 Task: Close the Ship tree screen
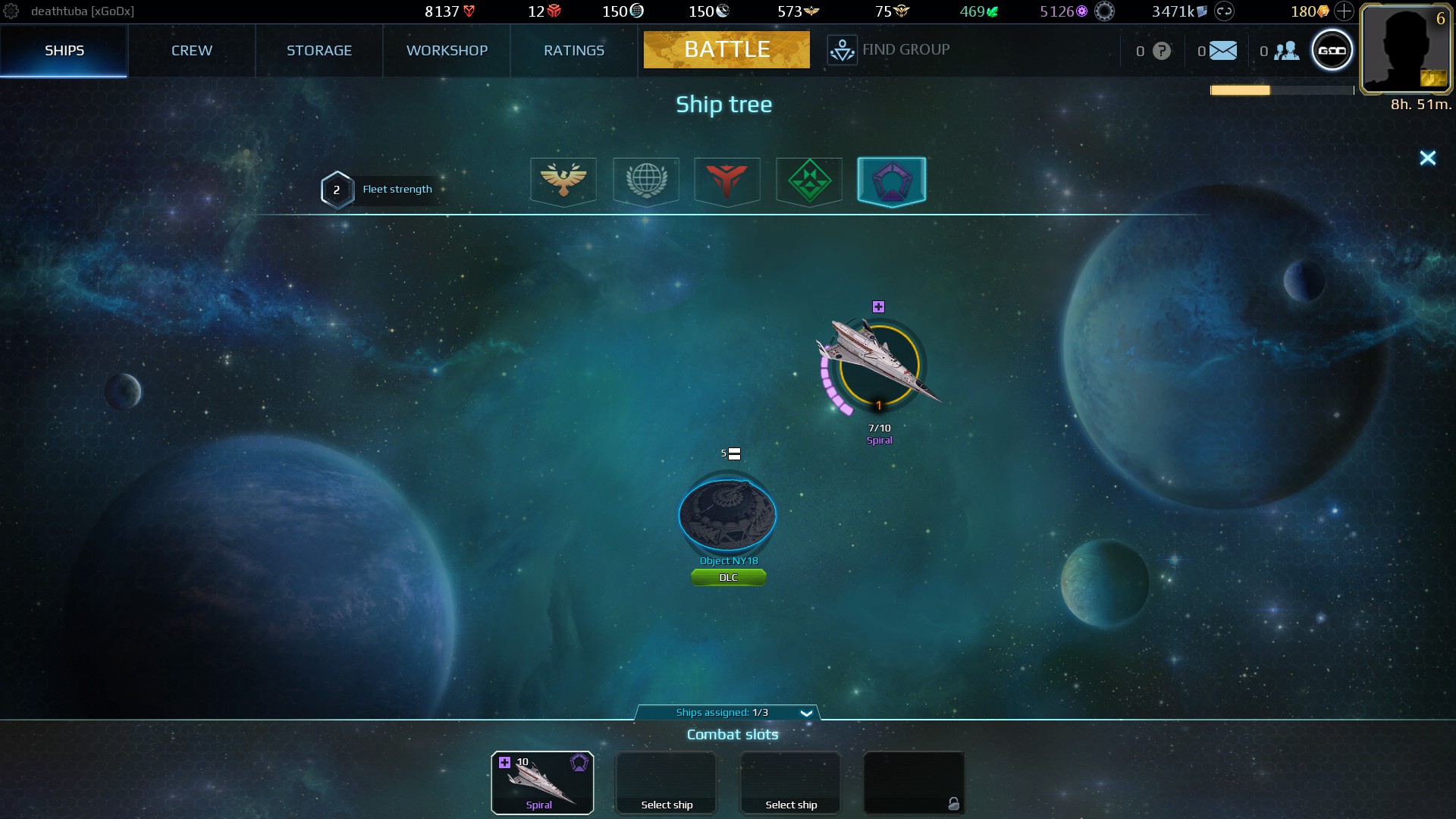click(1427, 158)
